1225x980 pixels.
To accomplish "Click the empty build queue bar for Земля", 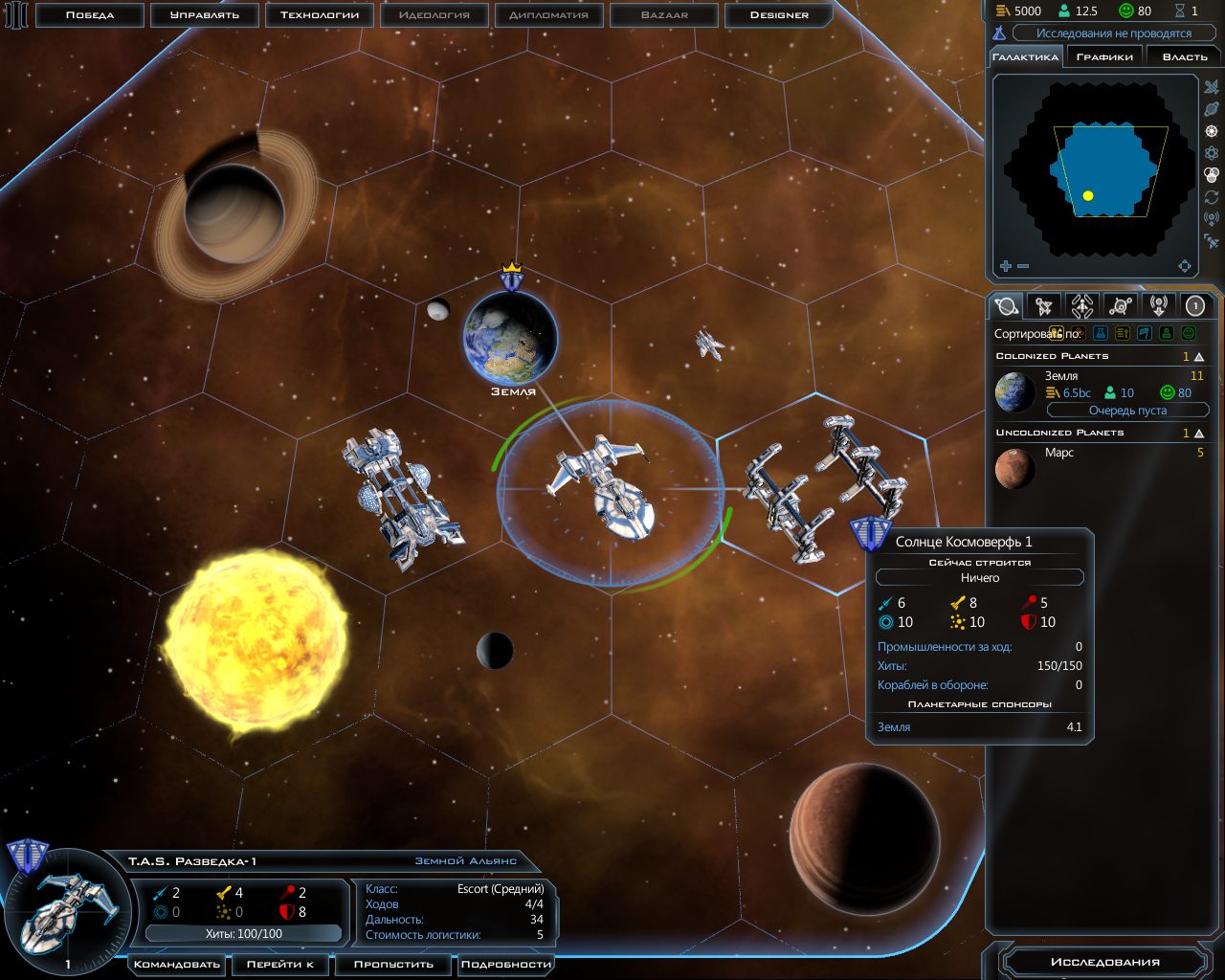I will pyautogui.click(x=1129, y=410).
